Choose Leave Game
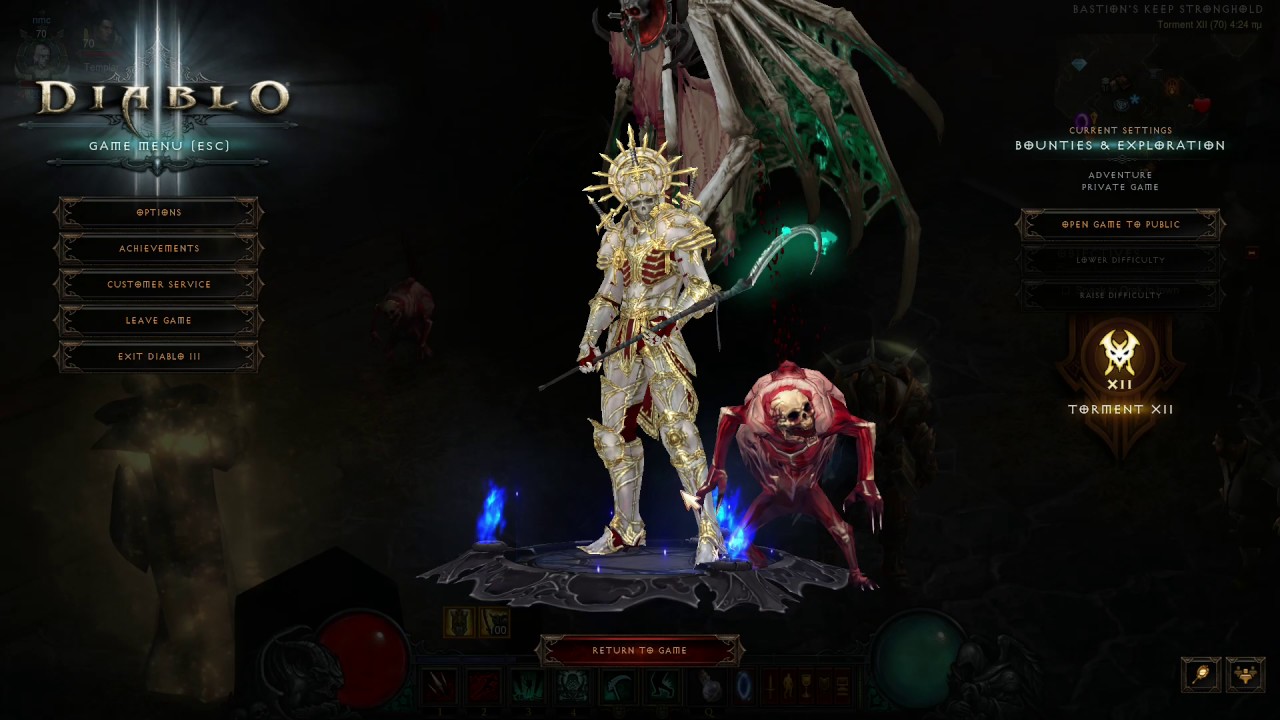 159,320
